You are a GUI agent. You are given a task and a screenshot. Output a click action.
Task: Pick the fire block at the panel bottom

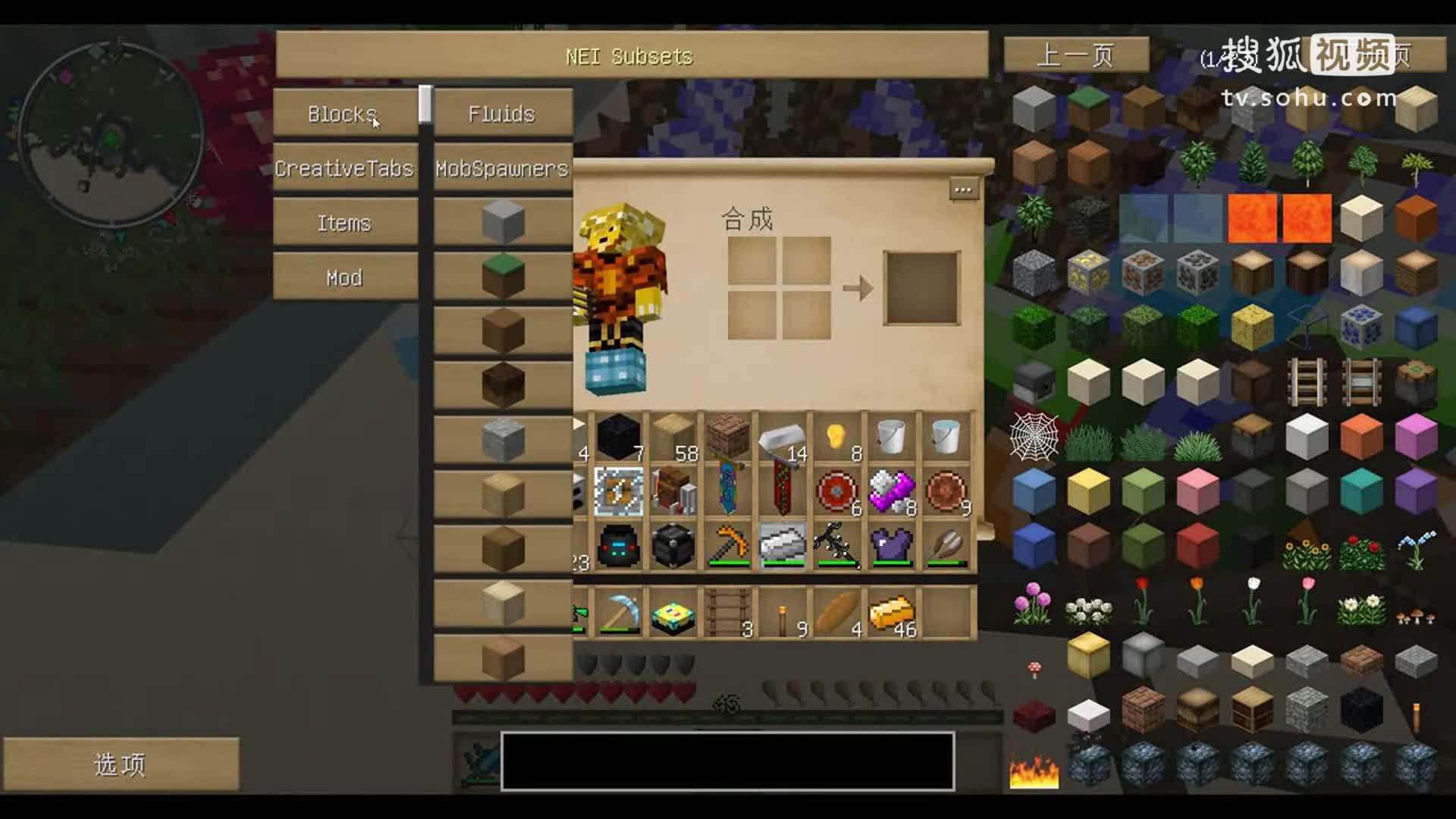pos(1034,772)
